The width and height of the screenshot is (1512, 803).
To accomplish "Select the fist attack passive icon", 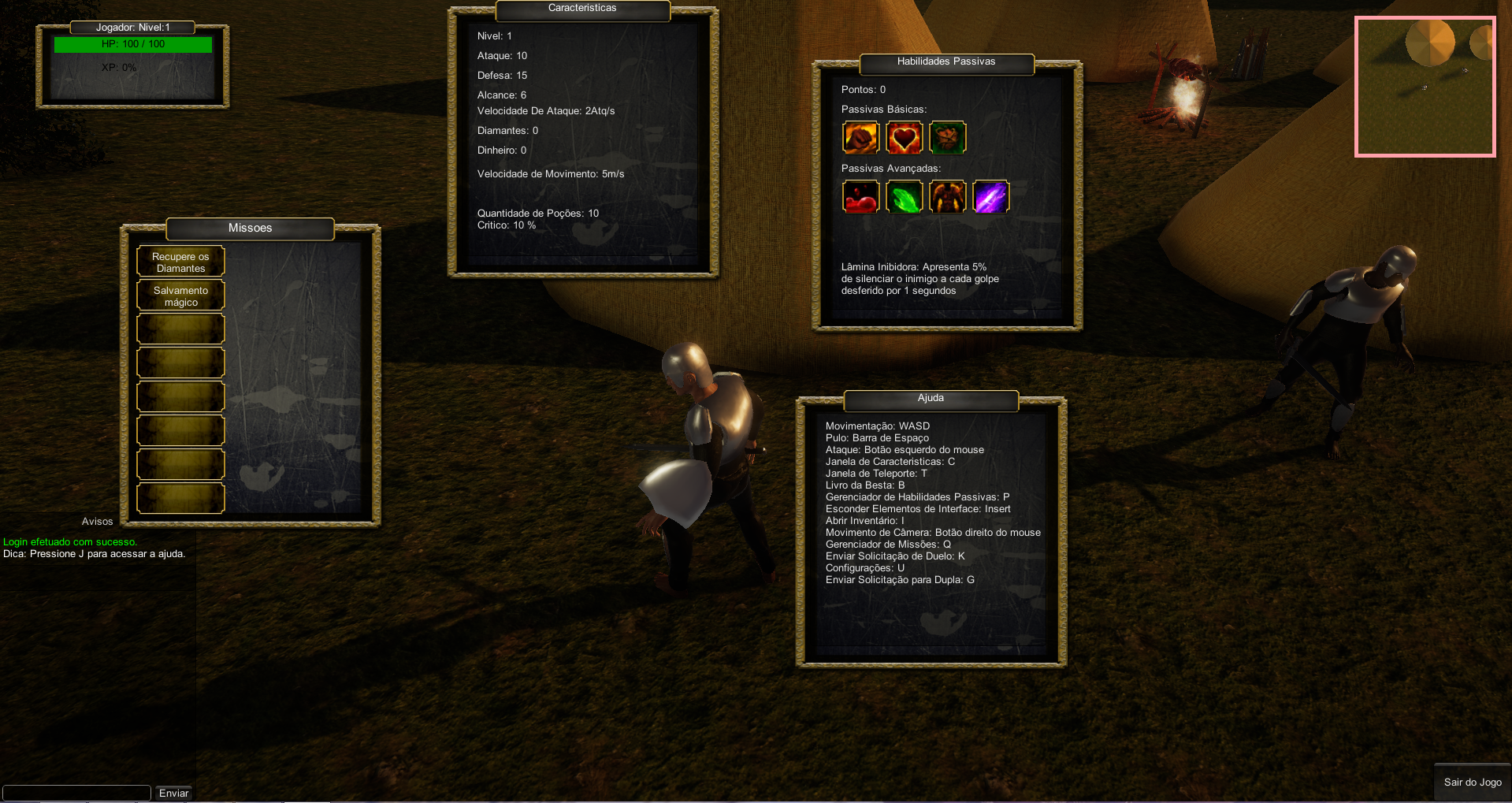I will (x=860, y=137).
